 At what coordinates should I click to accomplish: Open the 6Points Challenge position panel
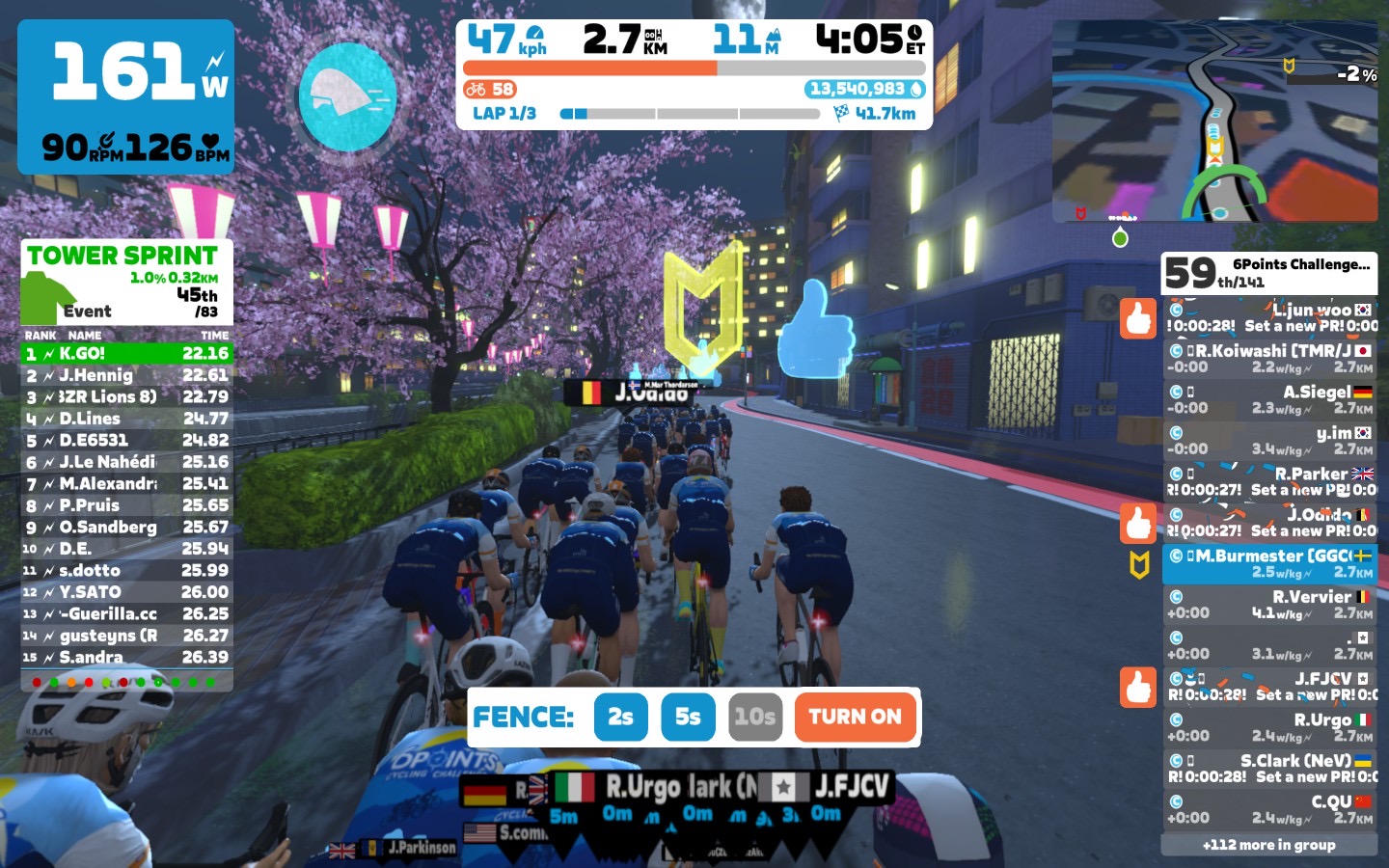(1269, 273)
